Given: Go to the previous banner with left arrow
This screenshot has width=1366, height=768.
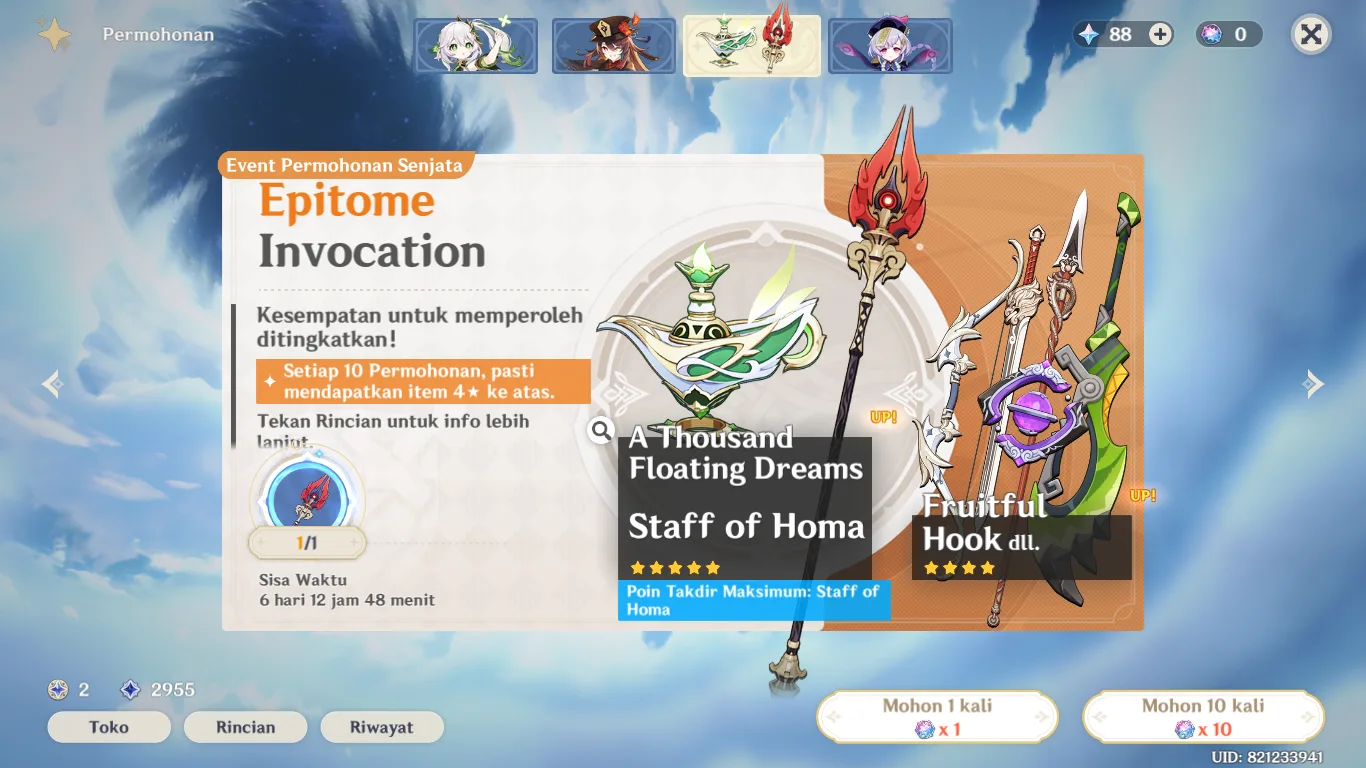Looking at the screenshot, I should click(x=52, y=383).
